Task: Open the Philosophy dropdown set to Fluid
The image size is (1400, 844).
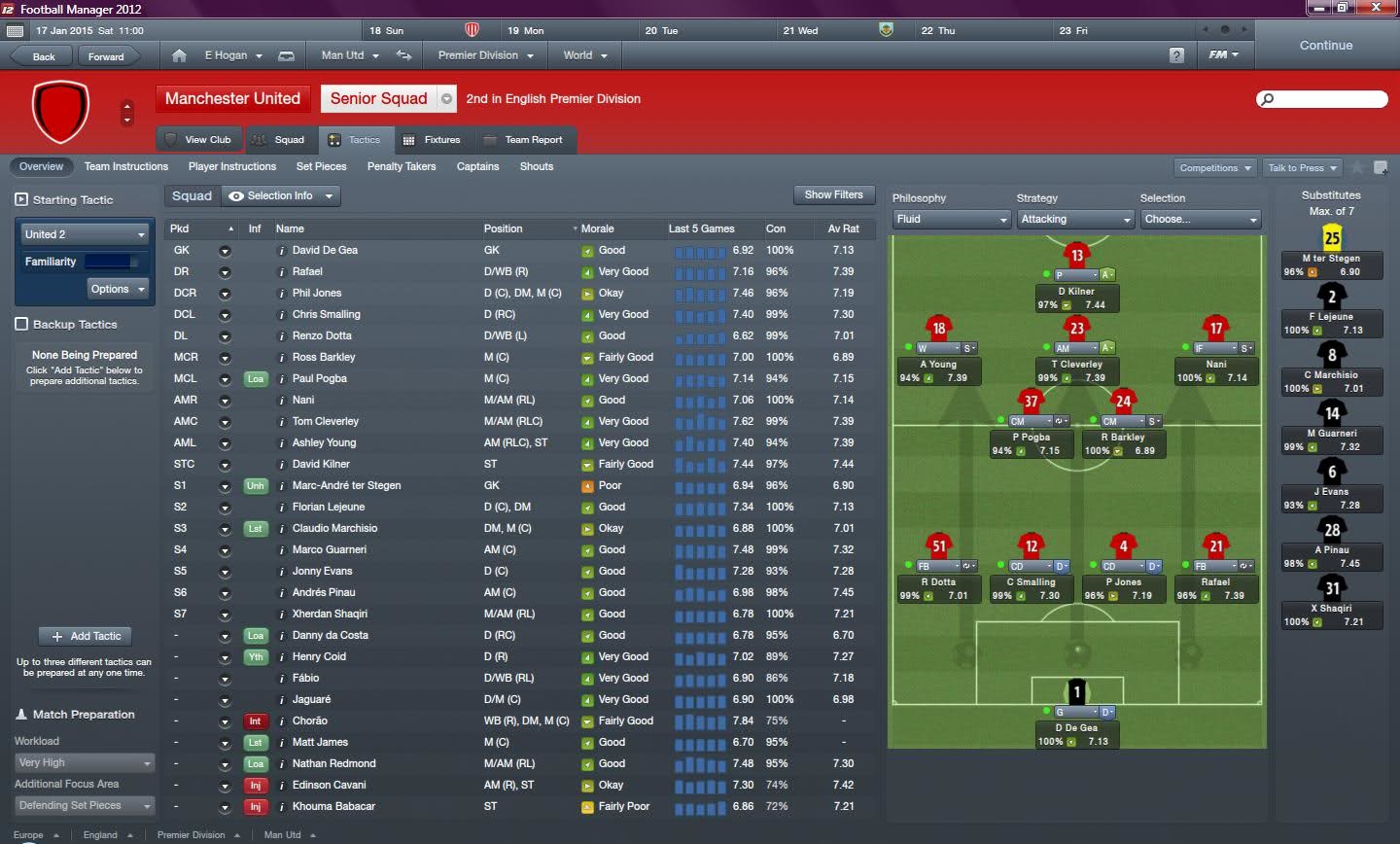Action: point(951,219)
